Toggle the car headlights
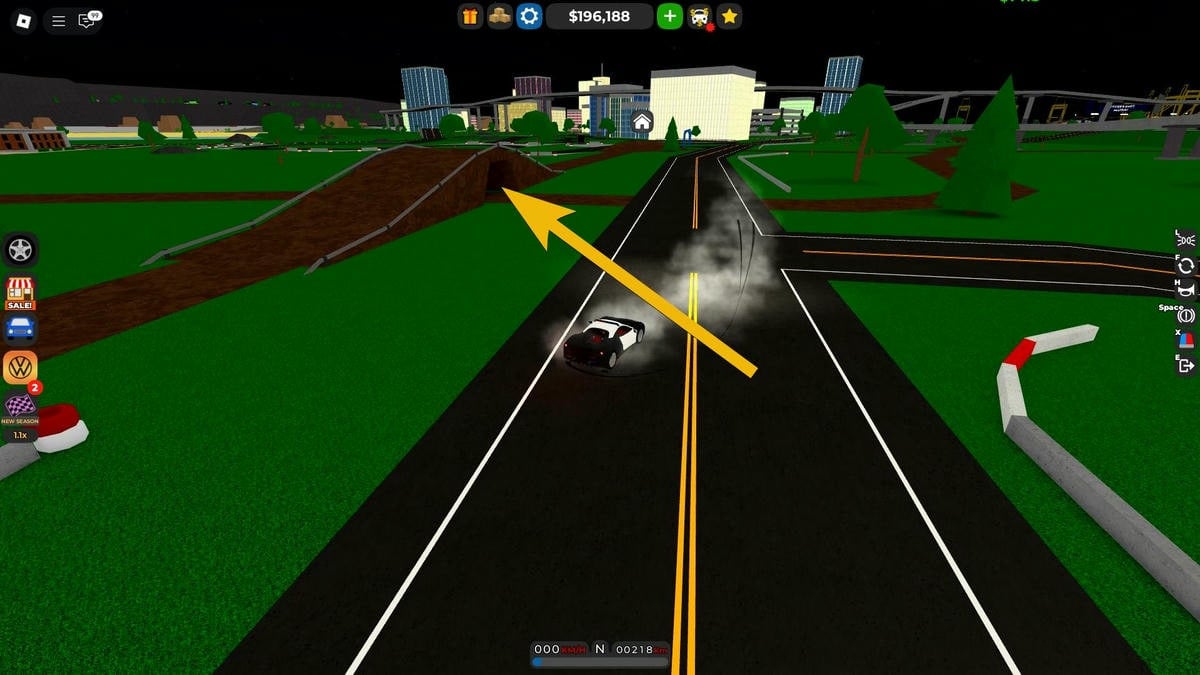The width and height of the screenshot is (1200, 675). click(1186, 238)
